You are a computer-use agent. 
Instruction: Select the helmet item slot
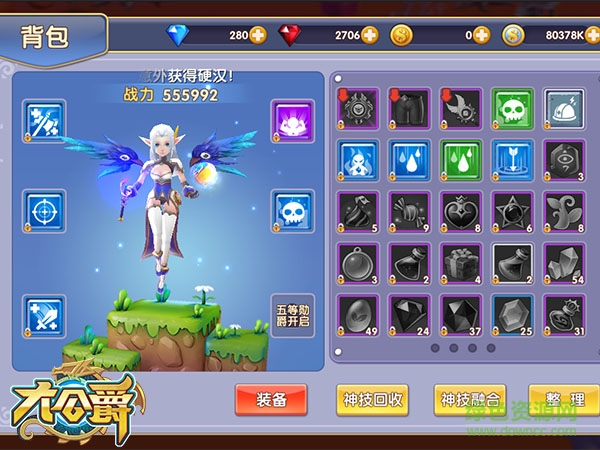(x=564, y=108)
